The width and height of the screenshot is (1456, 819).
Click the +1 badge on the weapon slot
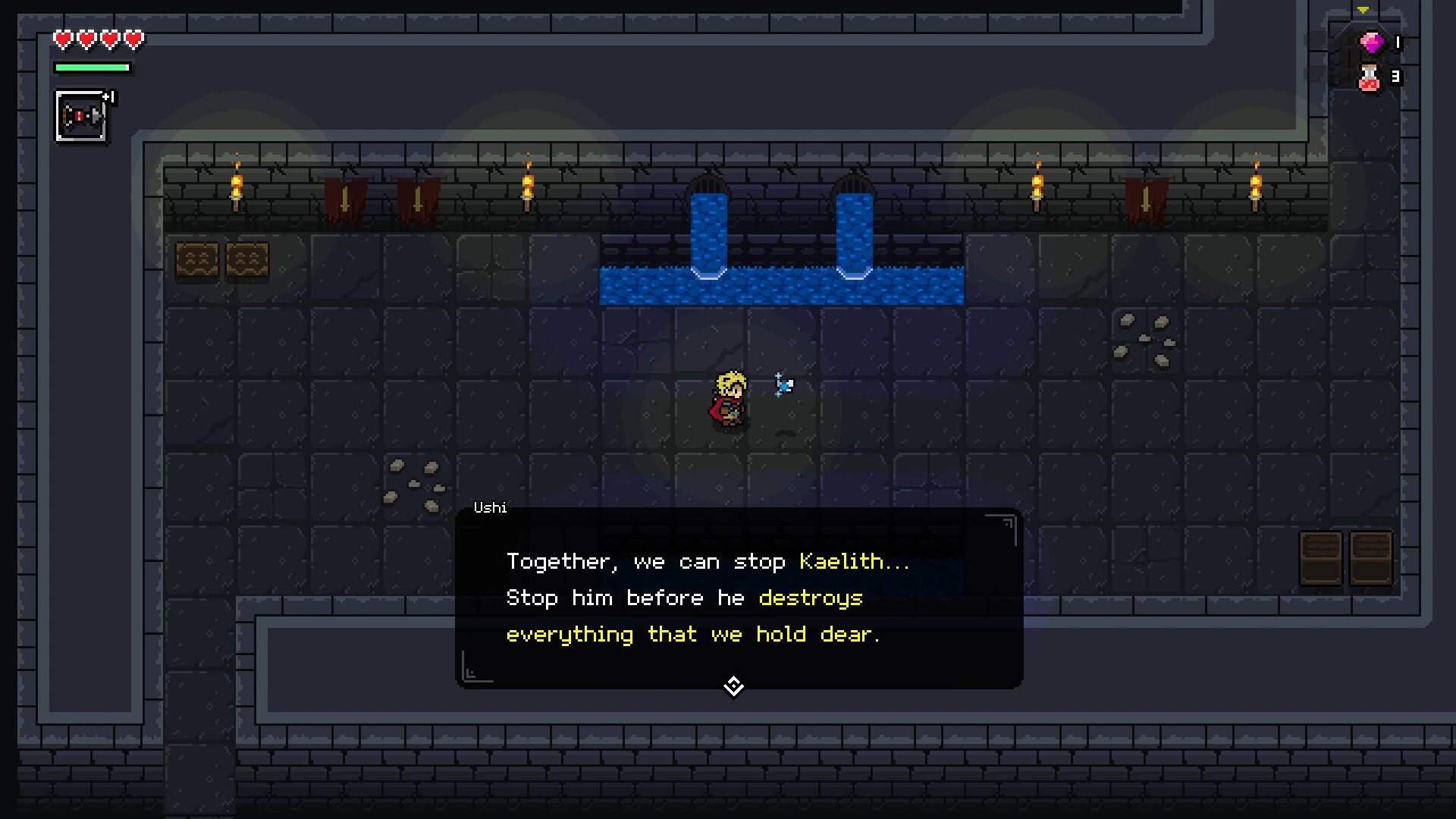[109, 97]
